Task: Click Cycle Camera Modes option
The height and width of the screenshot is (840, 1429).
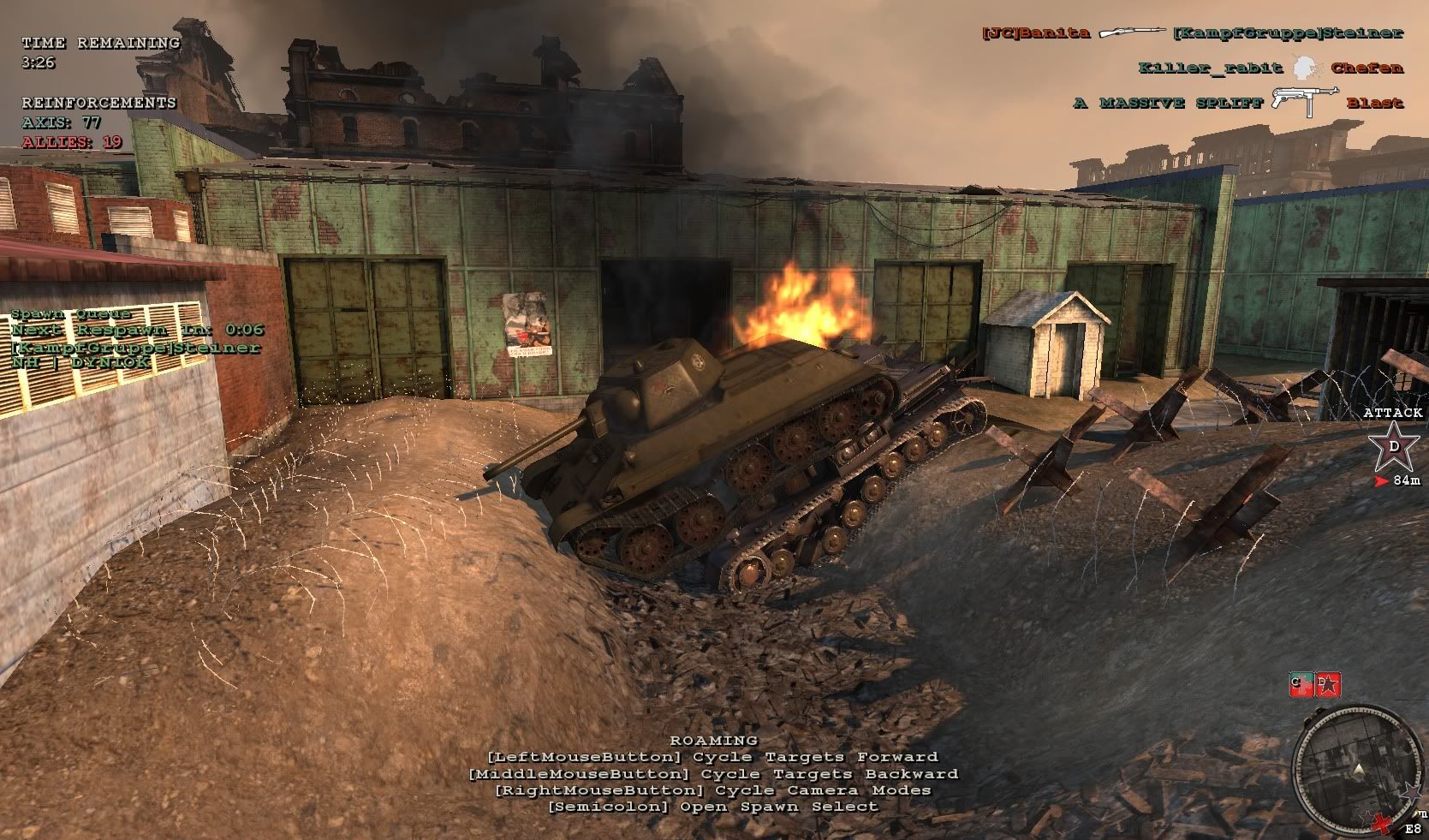Action: [x=712, y=789]
